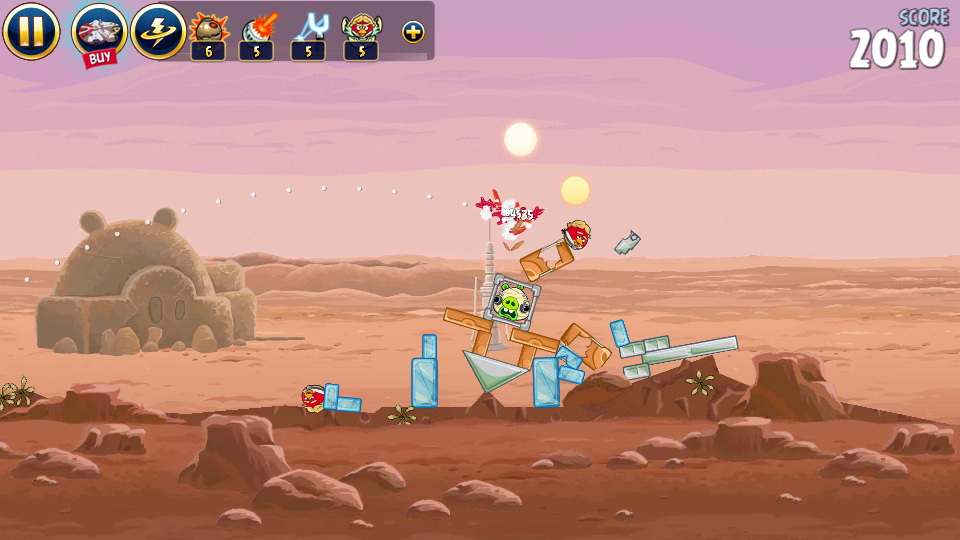Pause the game
This screenshot has width=960, height=540.
coord(31,31)
